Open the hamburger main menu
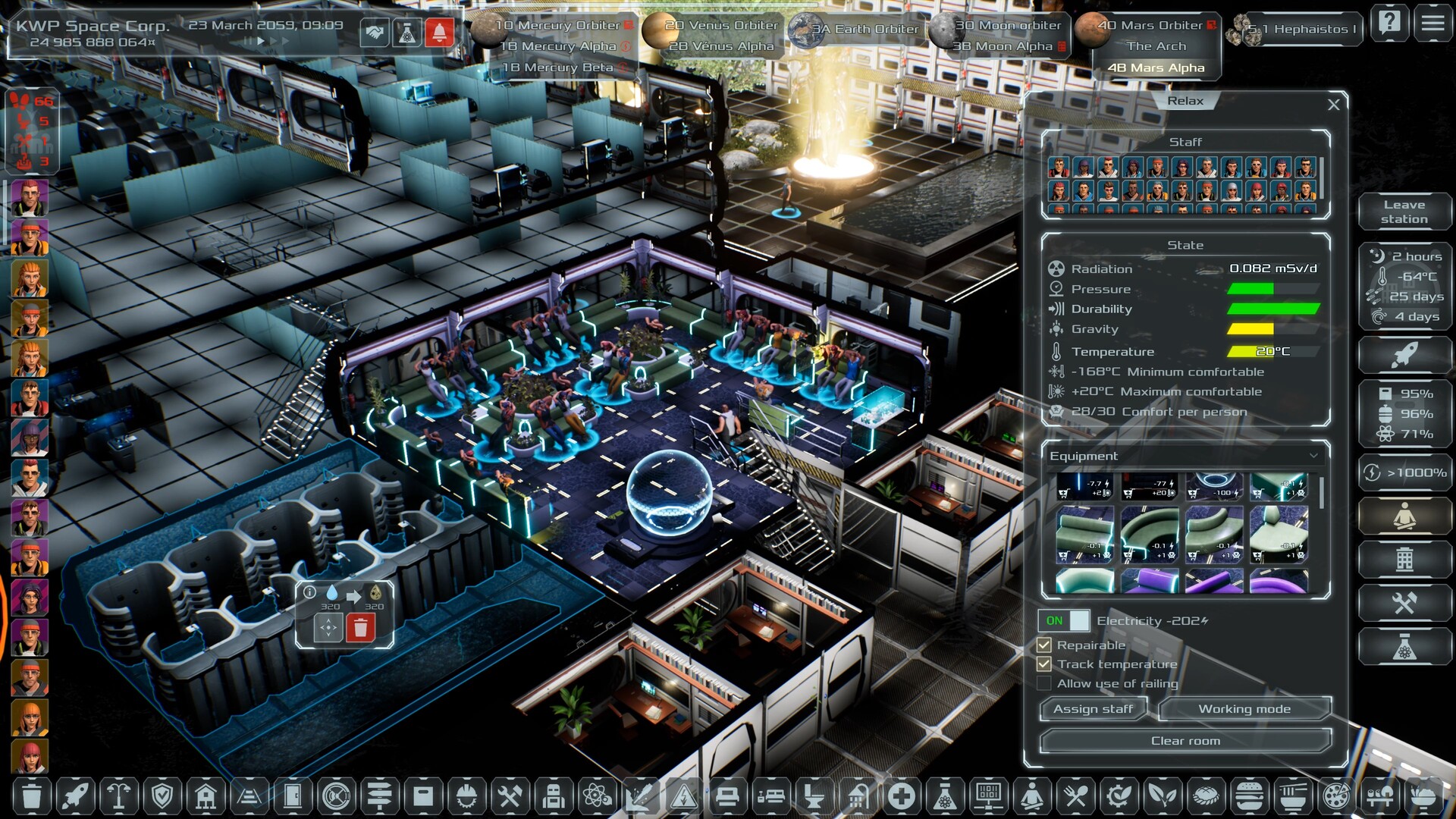The width and height of the screenshot is (1456, 819). coord(1432,24)
